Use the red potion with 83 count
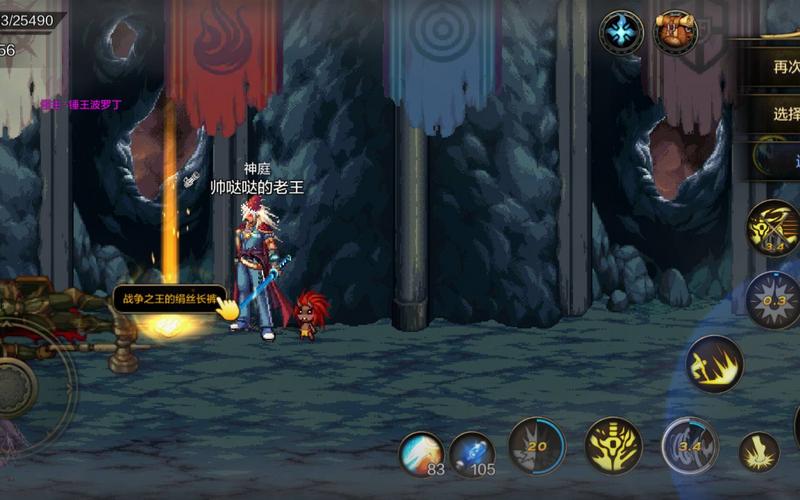 click(422, 453)
